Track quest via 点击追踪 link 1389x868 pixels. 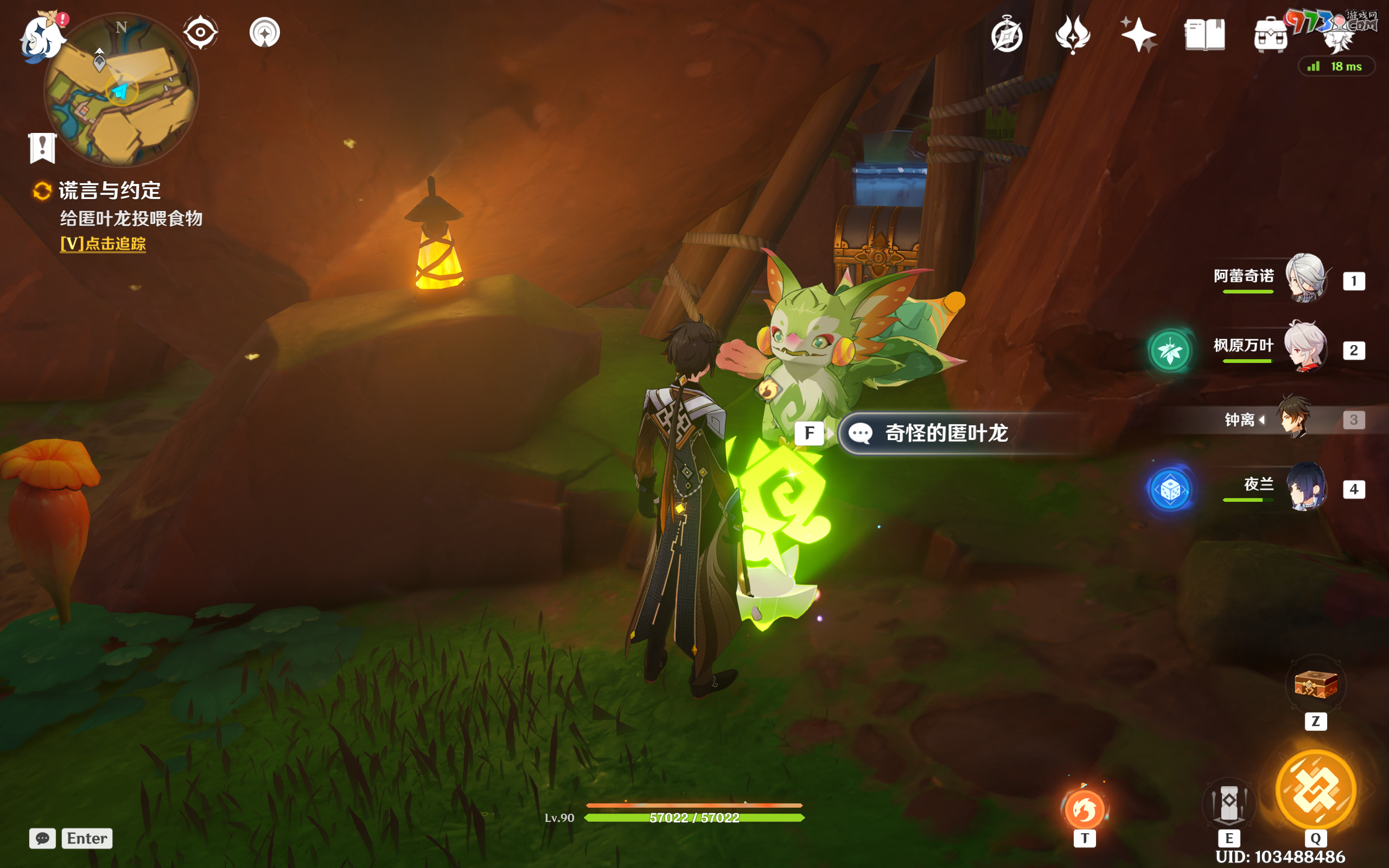(x=103, y=244)
